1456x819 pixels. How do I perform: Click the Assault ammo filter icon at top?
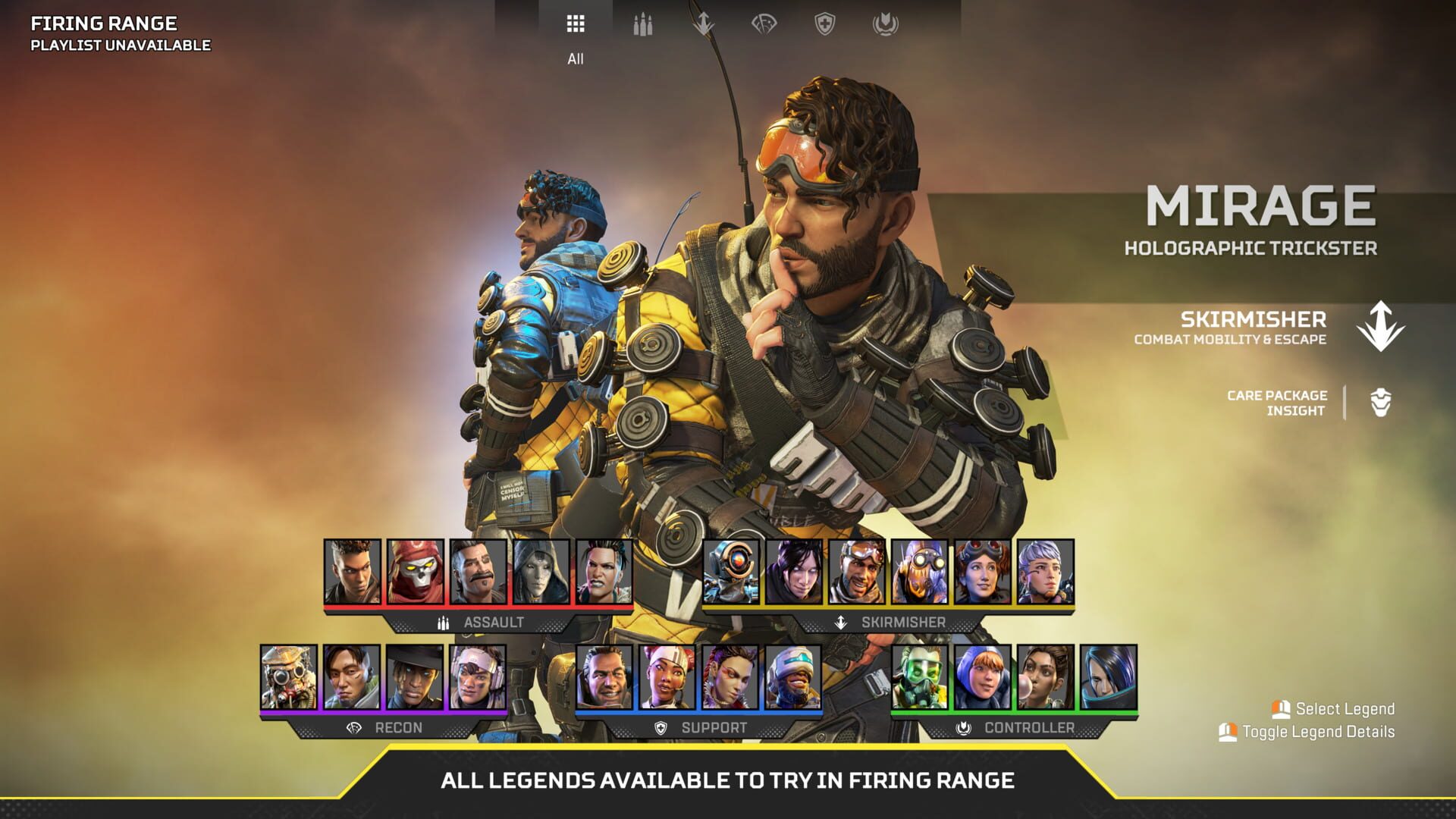642,24
